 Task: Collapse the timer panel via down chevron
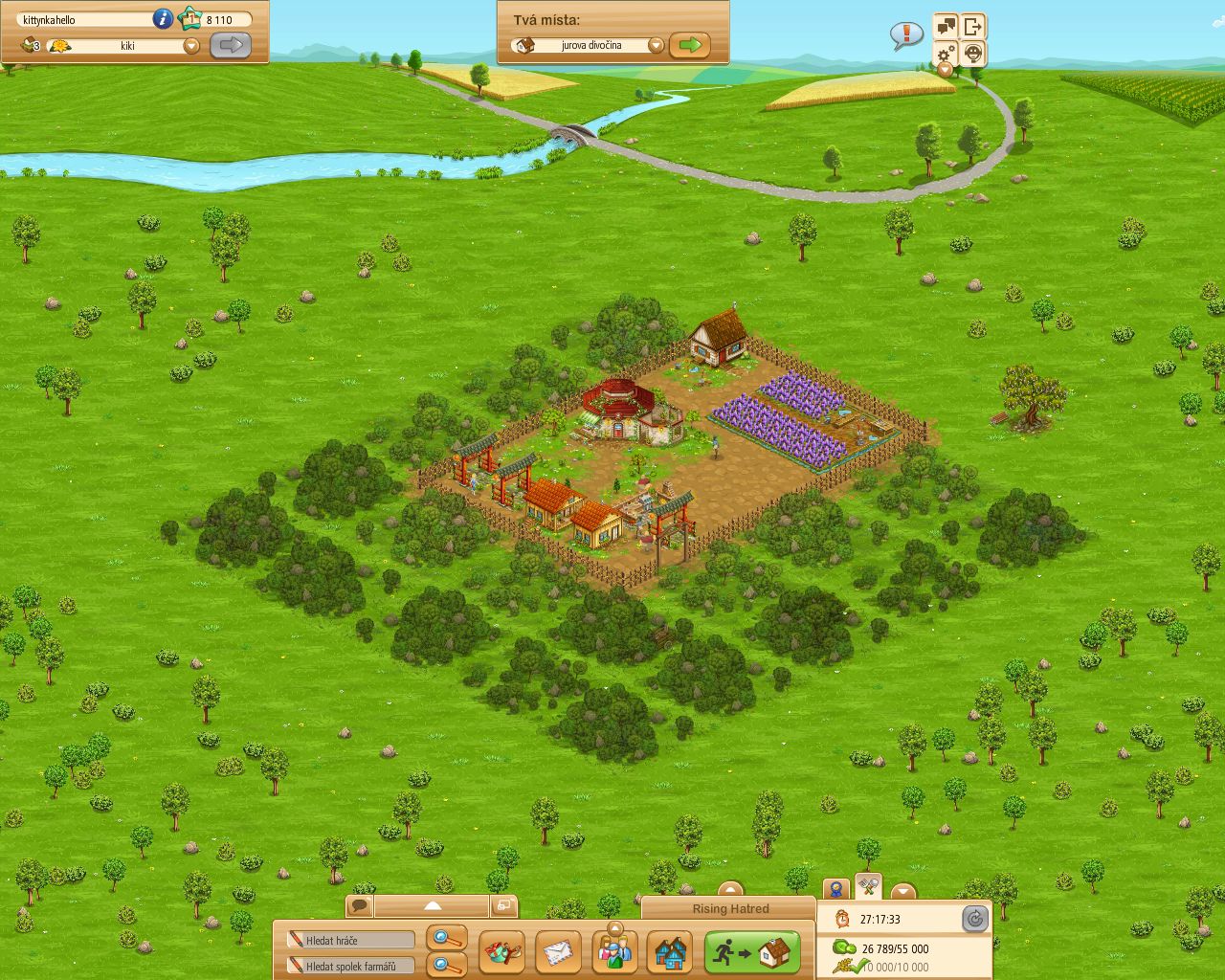(x=903, y=890)
